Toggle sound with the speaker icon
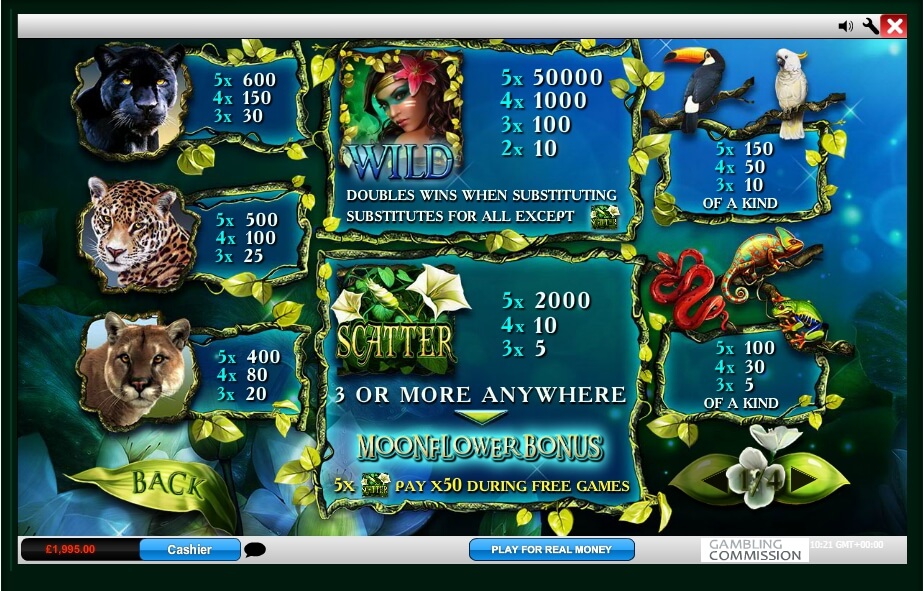 click(846, 27)
